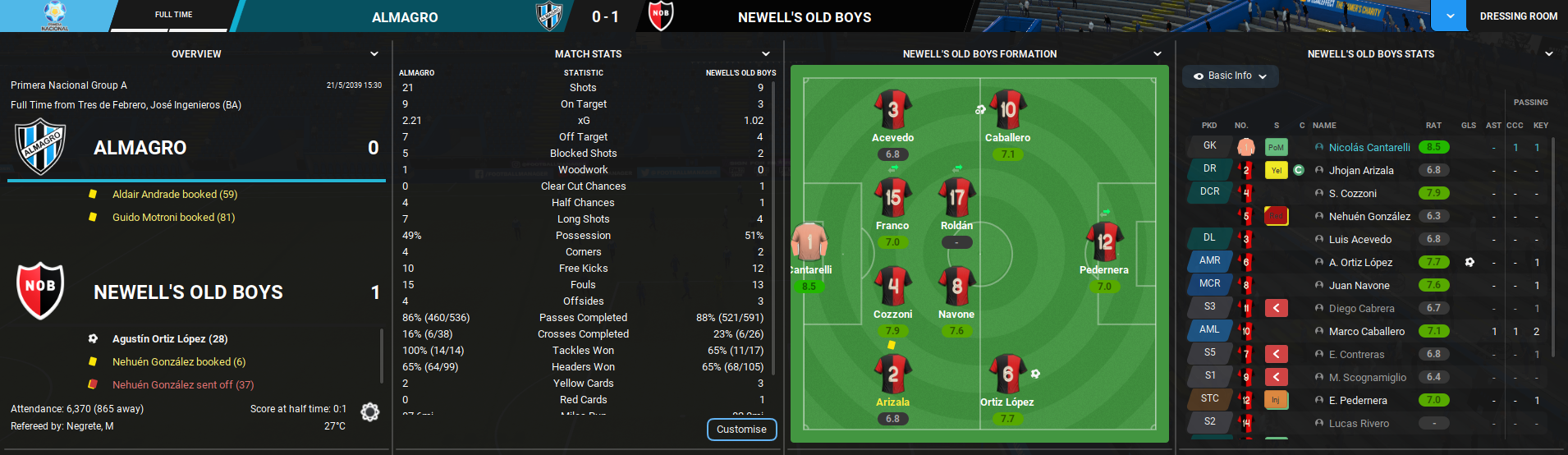The height and width of the screenshot is (455, 1568).
Task: Choose Cozzoni's number 4 shirt on formation
Action: [x=893, y=287]
